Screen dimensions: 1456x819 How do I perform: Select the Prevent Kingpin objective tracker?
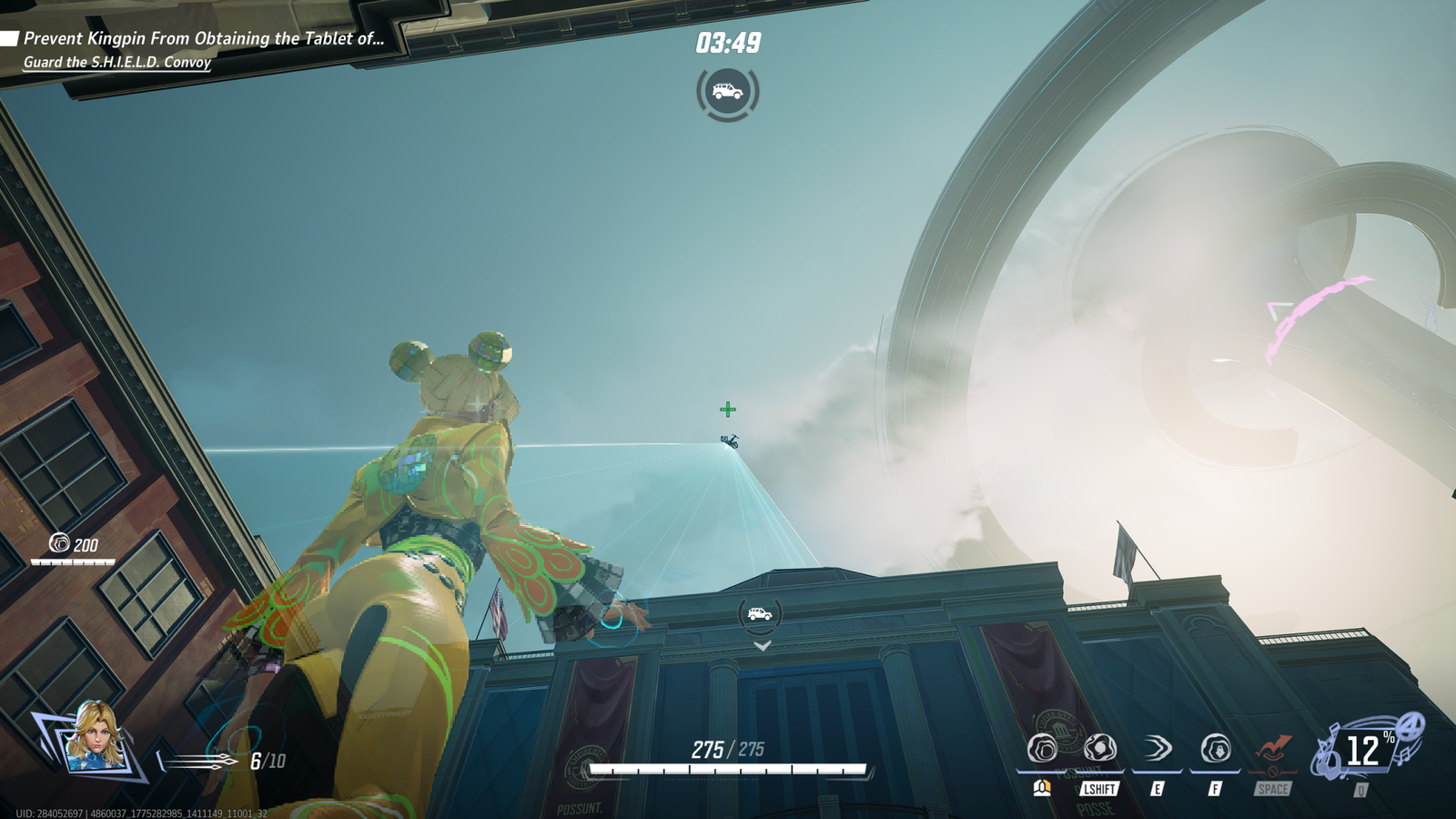[203, 38]
